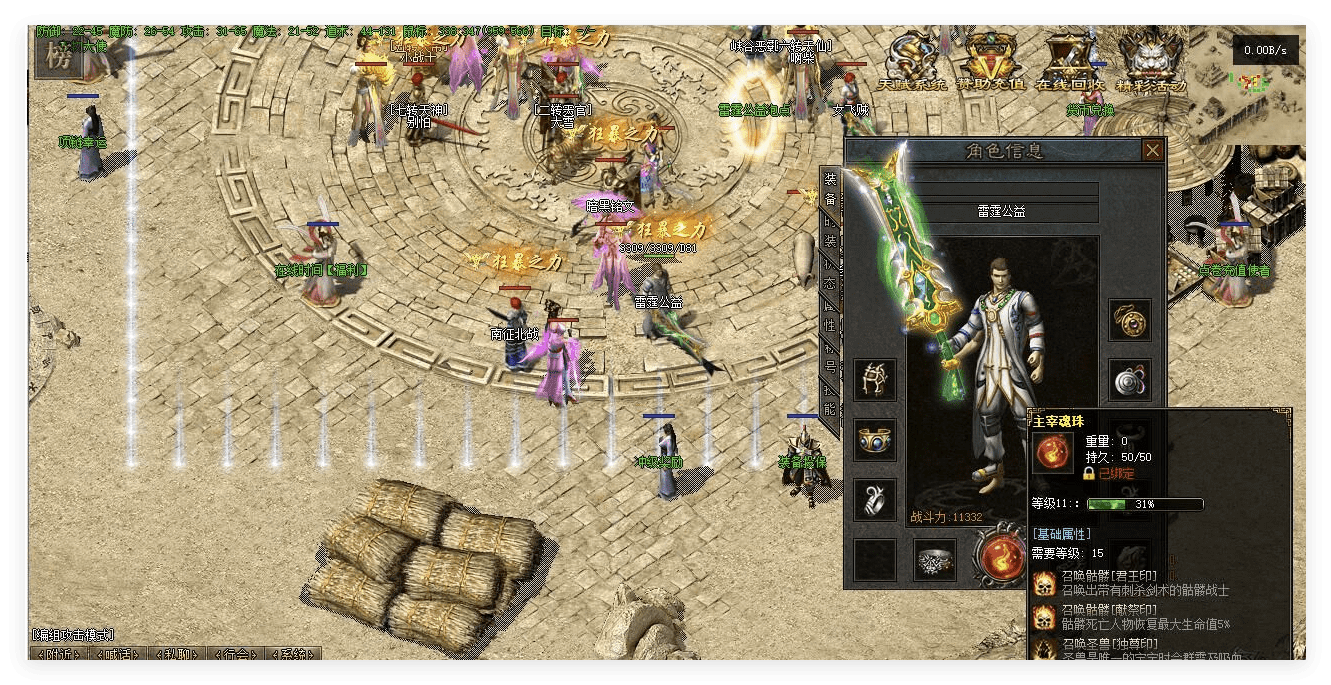
Task: Select the silver ring equipment slot
Action: [875, 500]
